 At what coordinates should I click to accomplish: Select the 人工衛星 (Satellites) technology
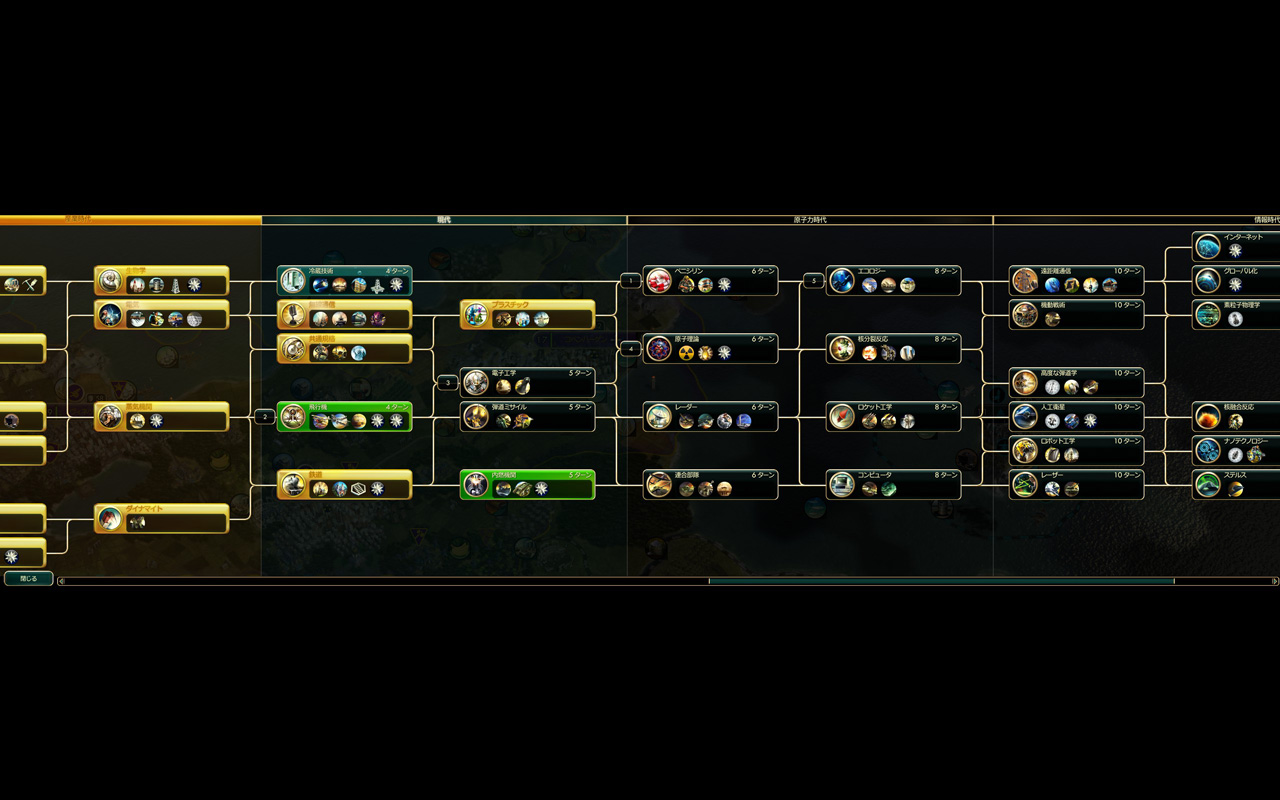point(1076,416)
